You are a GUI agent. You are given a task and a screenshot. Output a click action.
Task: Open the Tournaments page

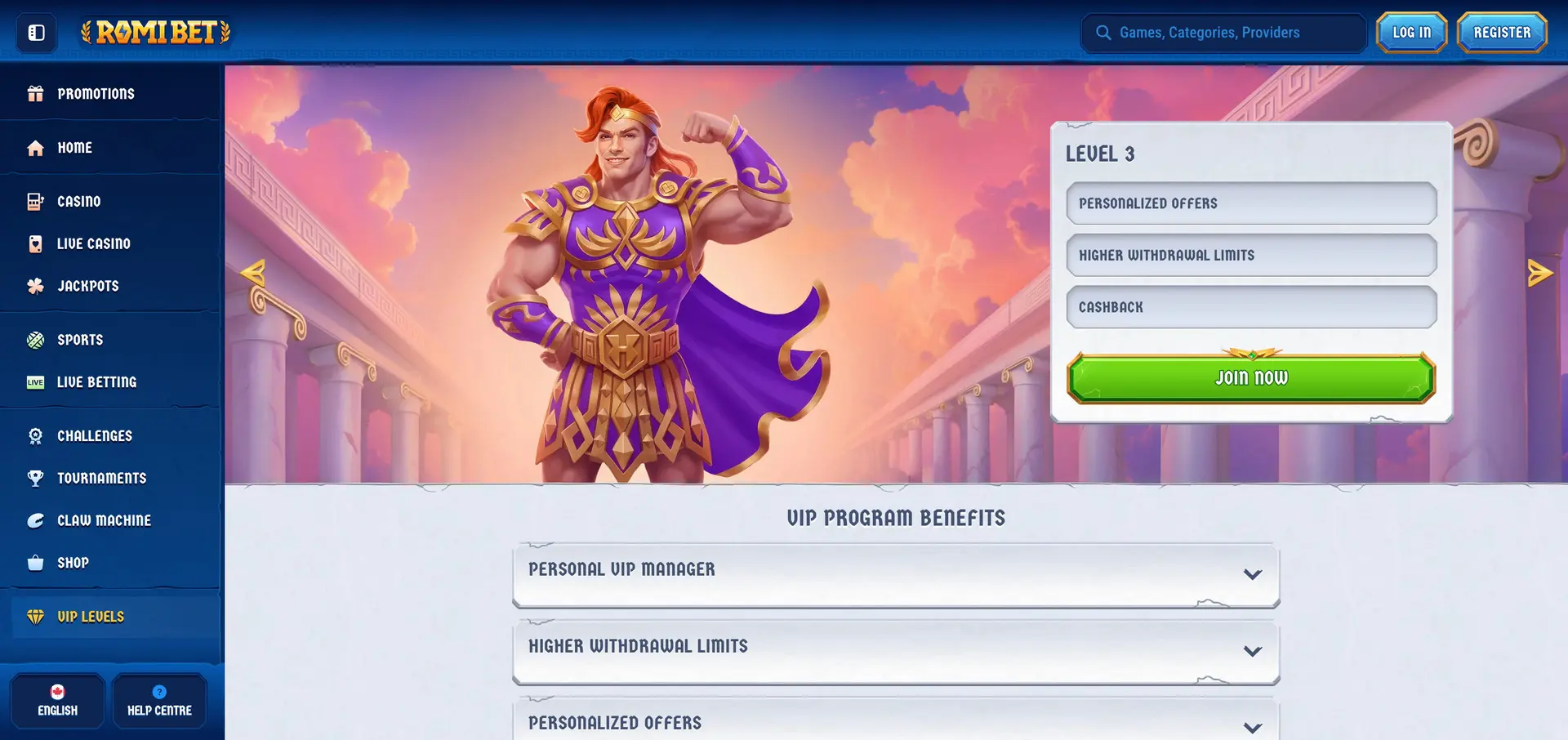tap(101, 479)
